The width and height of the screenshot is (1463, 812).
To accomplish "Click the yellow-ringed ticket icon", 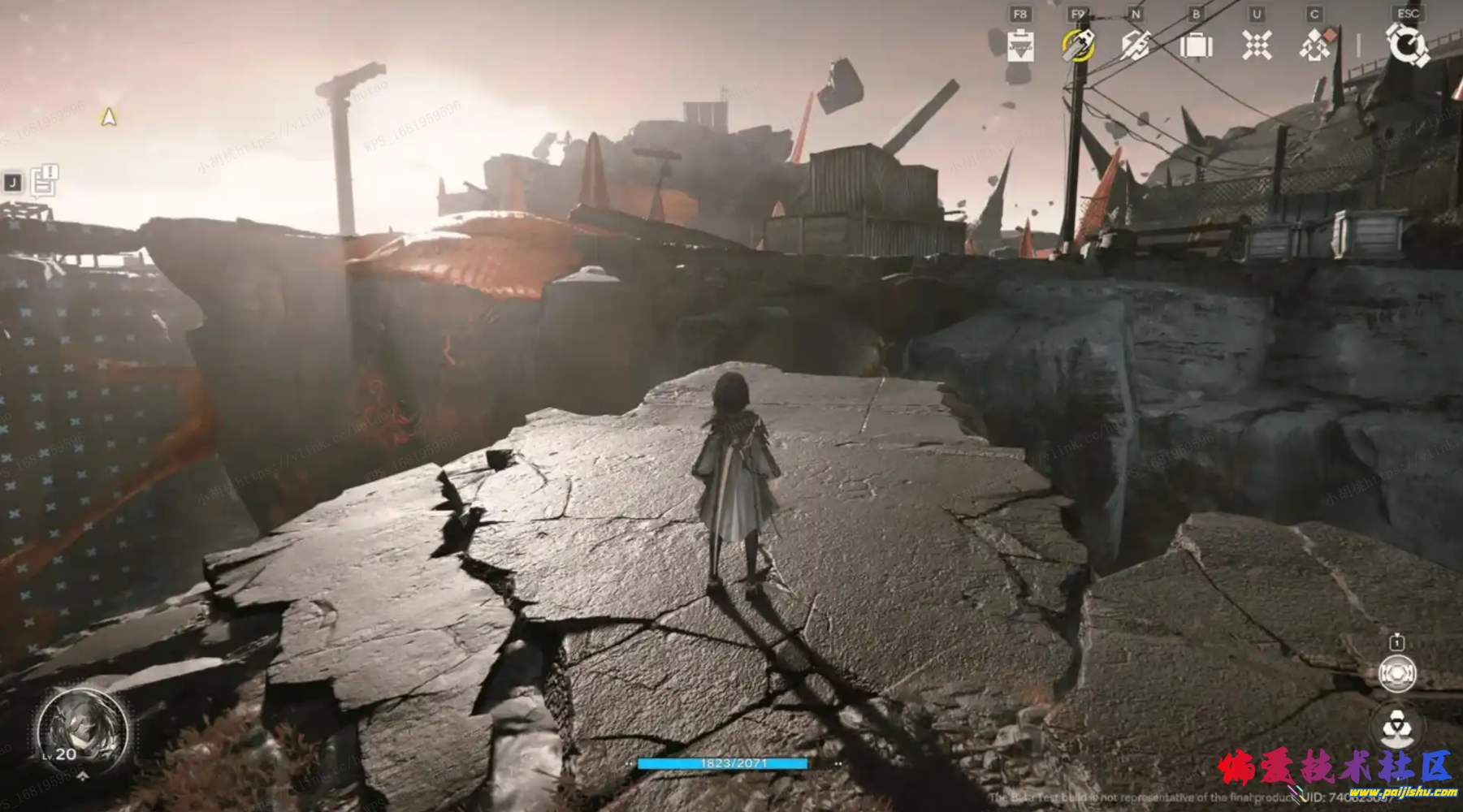I will (1078, 45).
